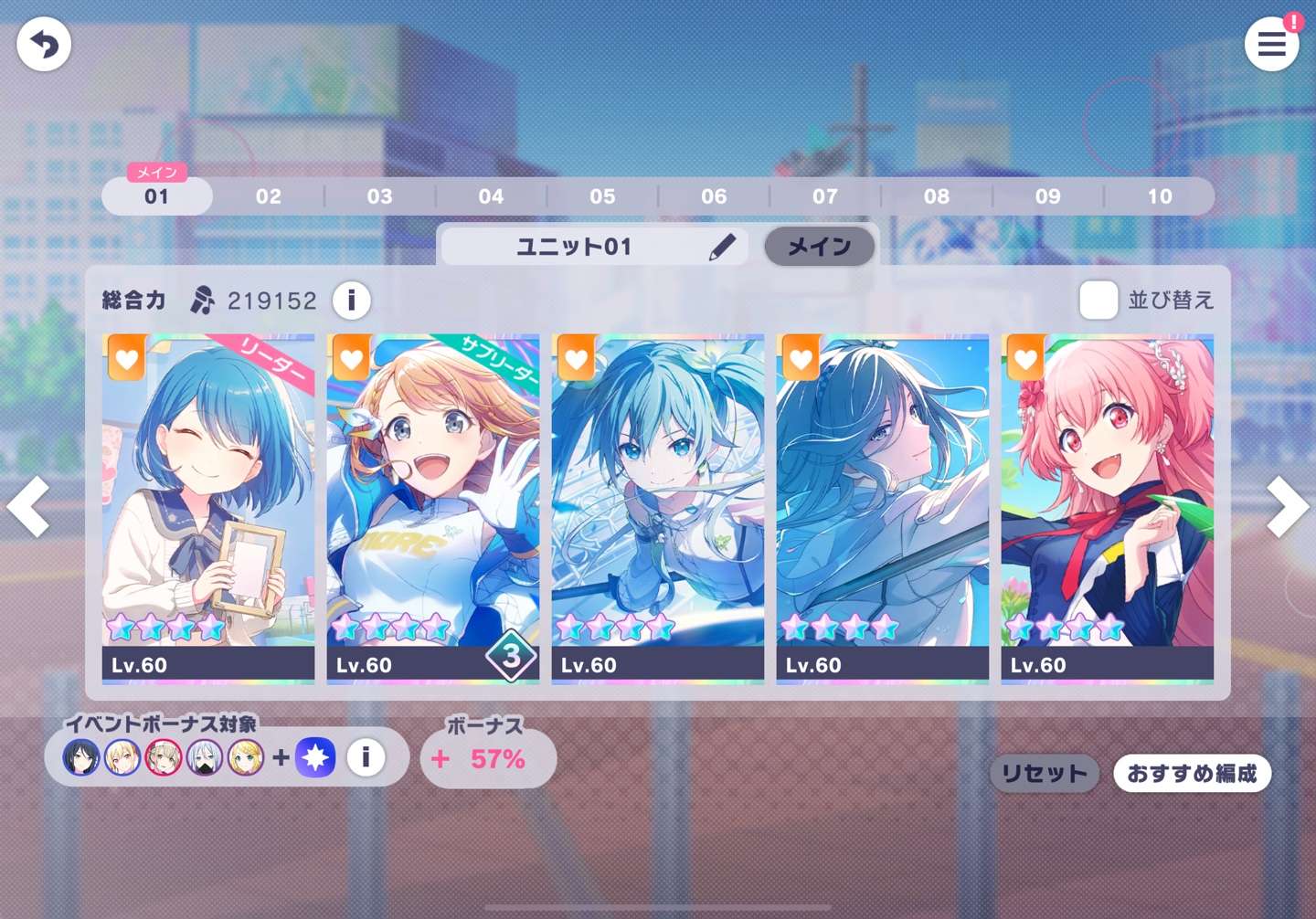Open event bonus target info button
This screenshot has width=1316, height=919.
click(366, 757)
